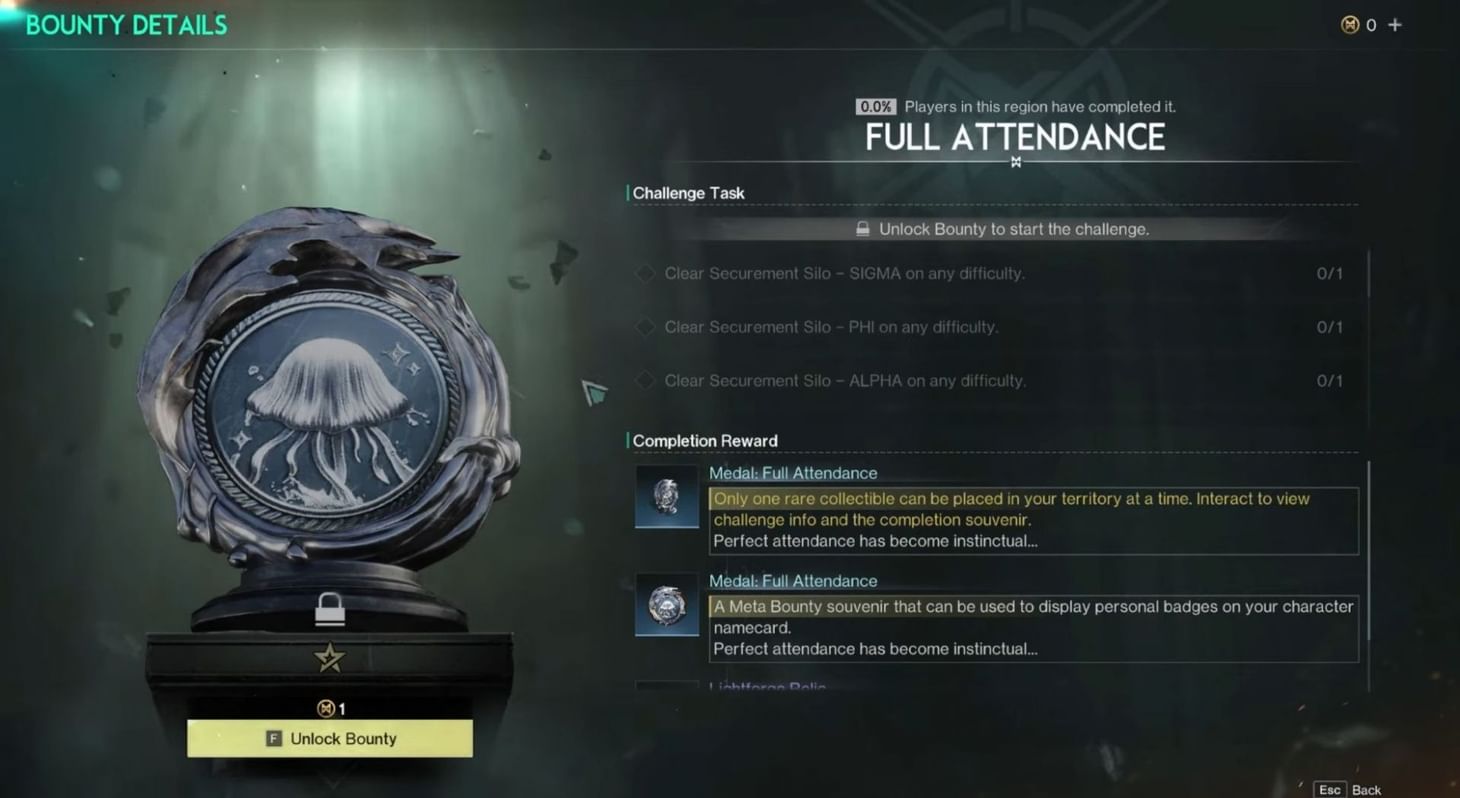This screenshot has height=798, width=1460.
Task: Open the add currency plus icon
Action: (x=1394, y=25)
